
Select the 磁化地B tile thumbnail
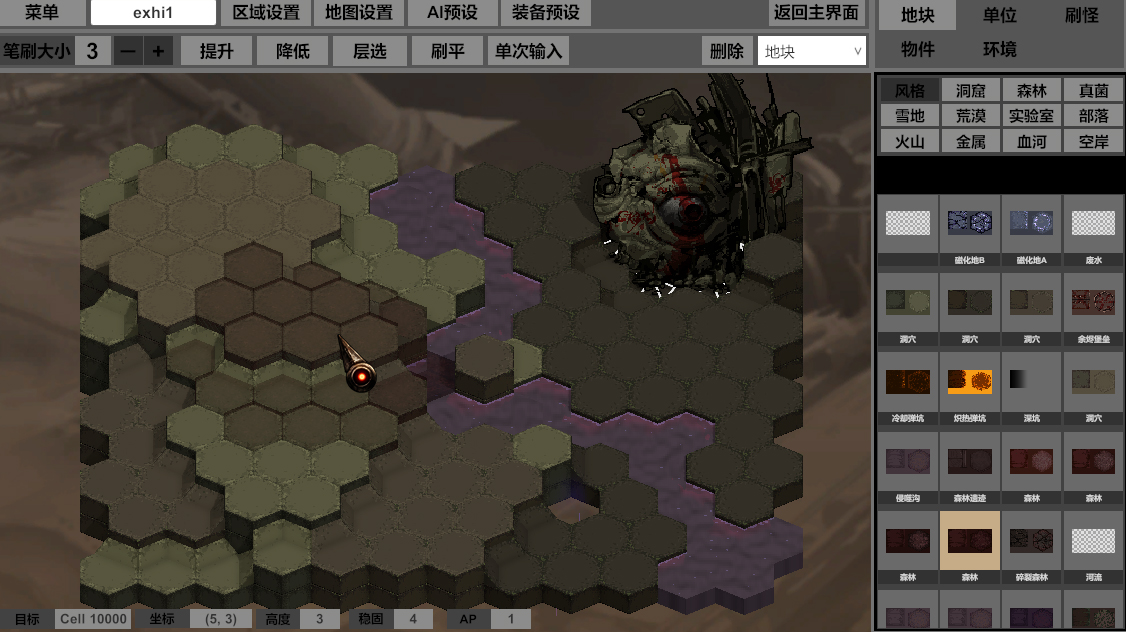(969, 223)
